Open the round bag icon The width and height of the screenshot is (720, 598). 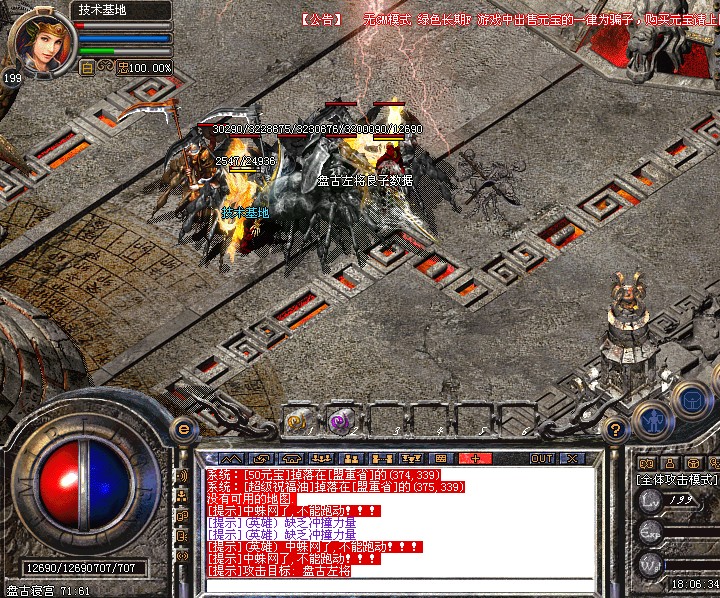coord(694,402)
